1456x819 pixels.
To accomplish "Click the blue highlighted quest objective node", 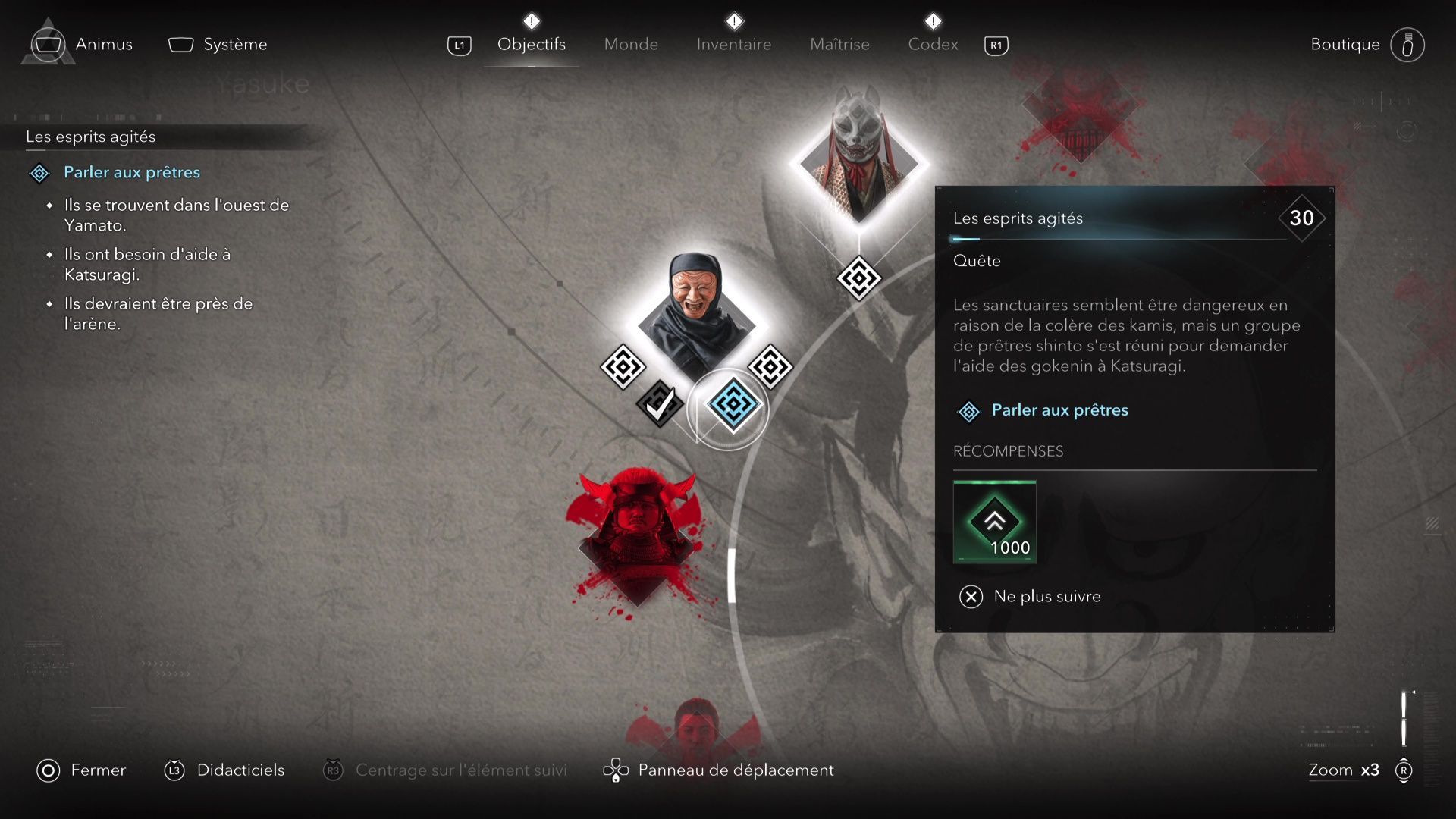I will pyautogui.click(x=730, y=407).
